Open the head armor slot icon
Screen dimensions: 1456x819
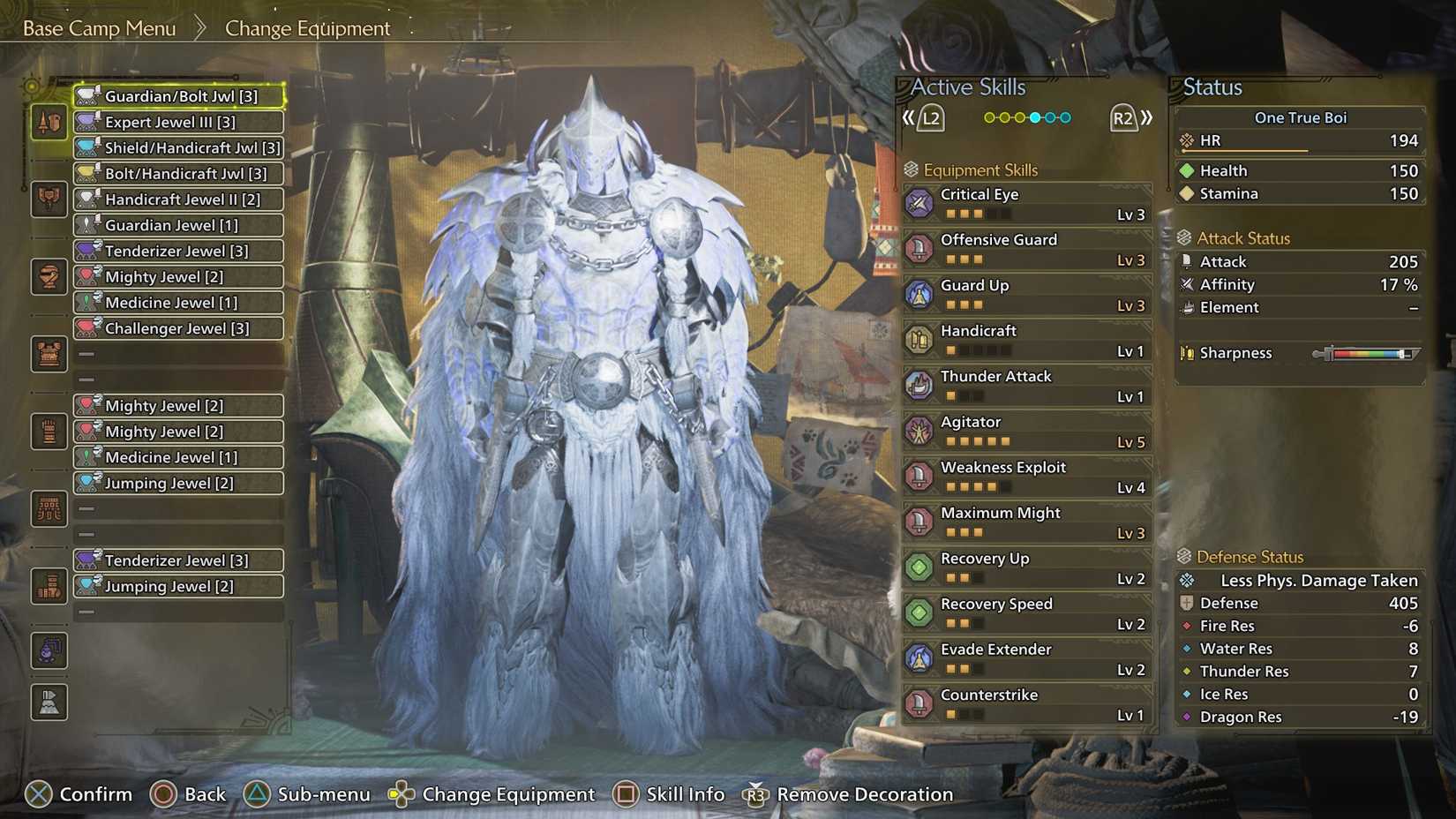pos(49,199)
